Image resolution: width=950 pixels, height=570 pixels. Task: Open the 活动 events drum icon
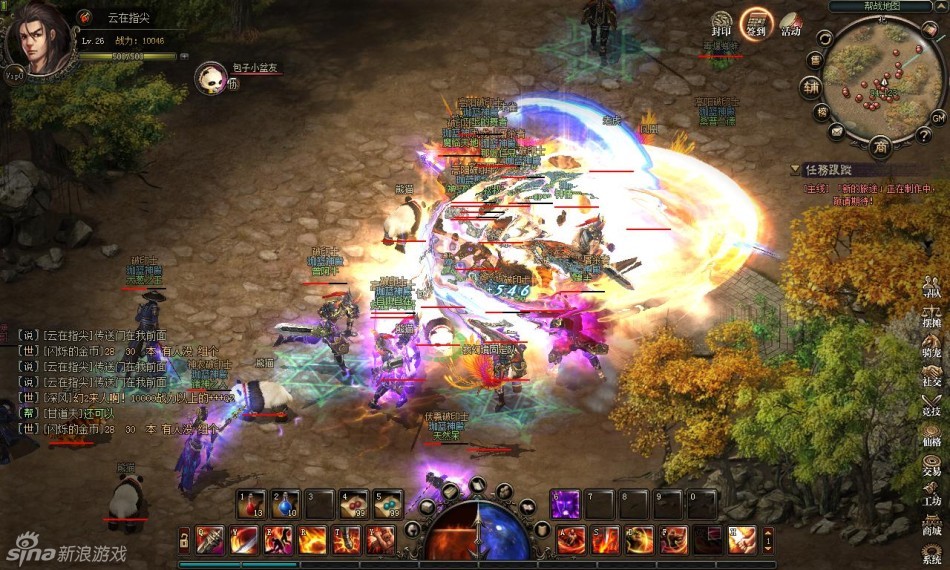click(790, 24)
